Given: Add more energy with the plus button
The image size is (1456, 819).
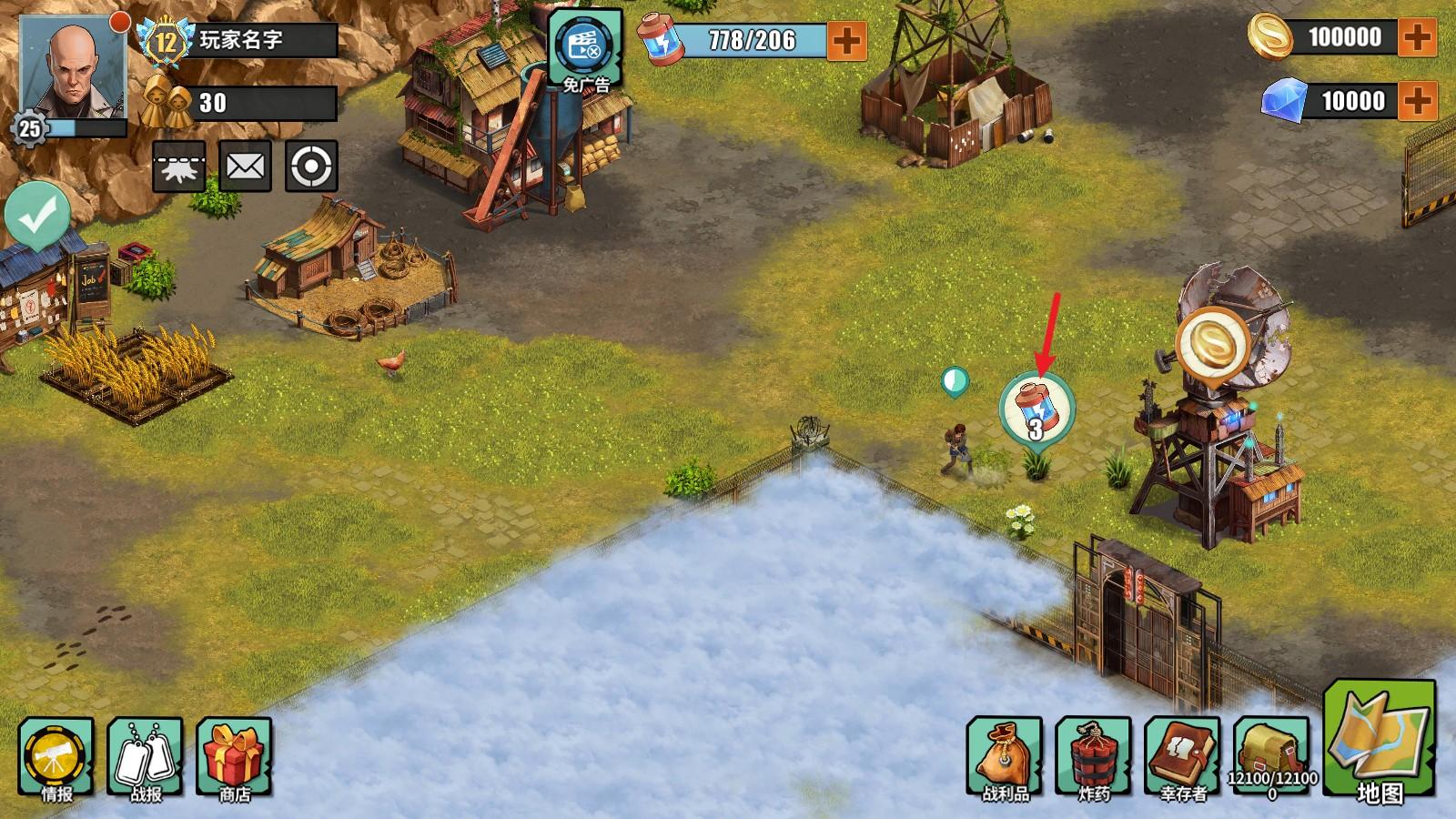Looking at the screenshot, I should [x=846, y=40].
